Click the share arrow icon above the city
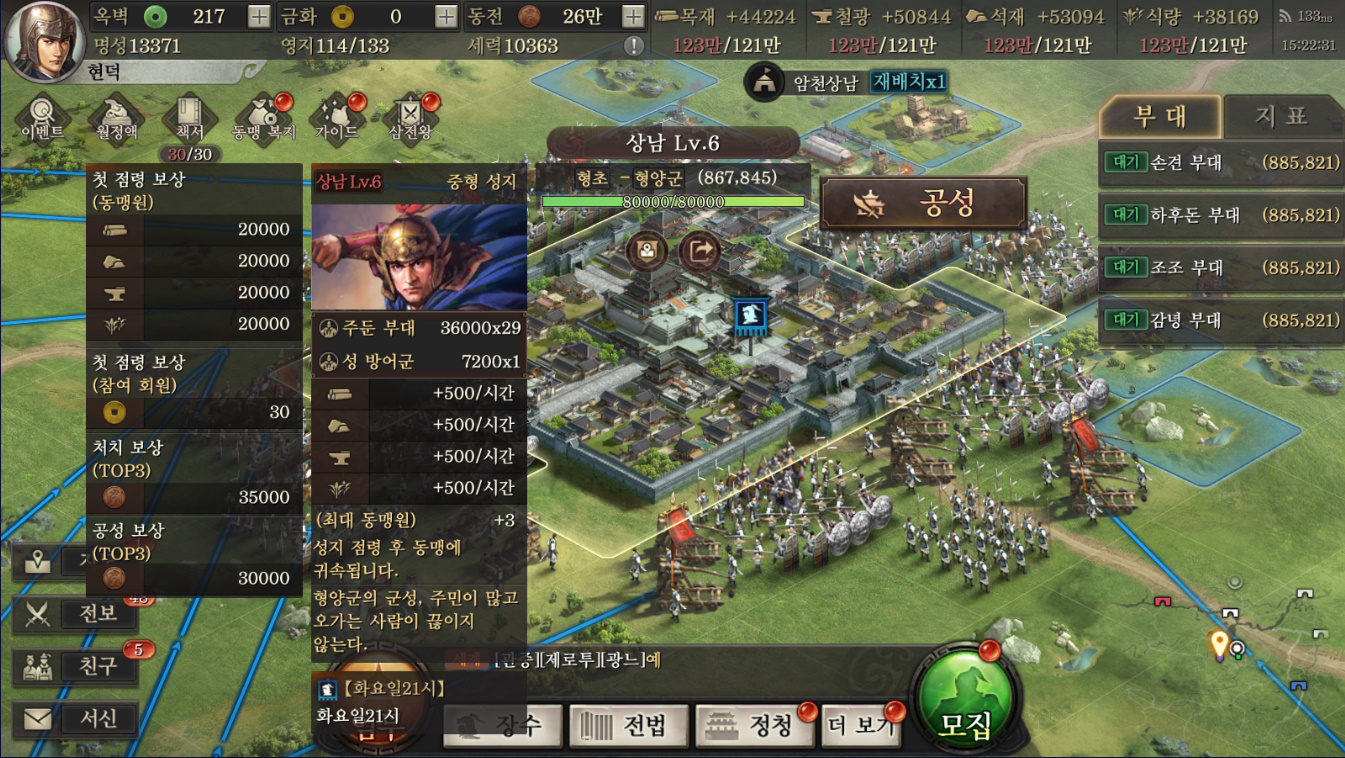This screenshot has height=758, width=1345. coord(699,251)
